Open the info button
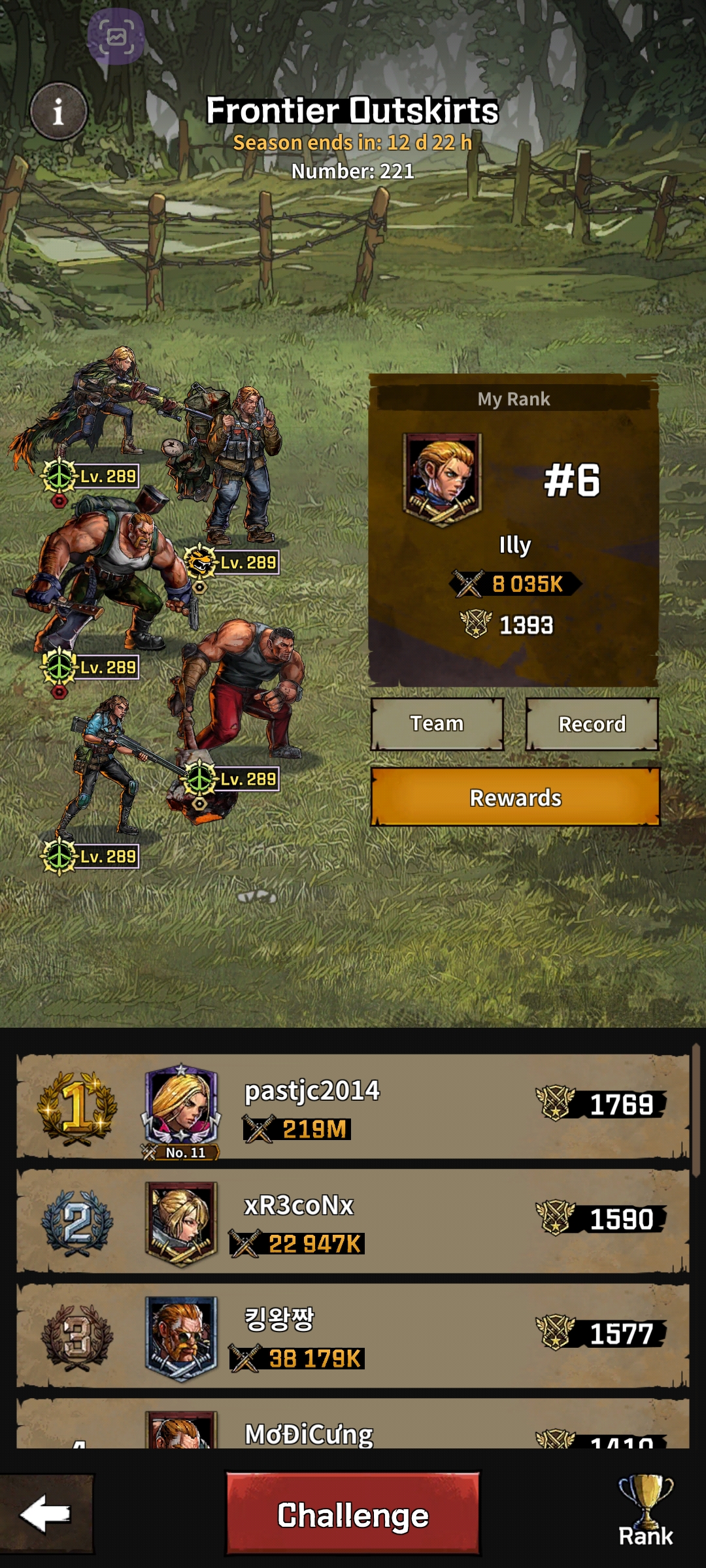Viewport: 706px width, 1568px height. pyautogui.click(x=58, y=111)
